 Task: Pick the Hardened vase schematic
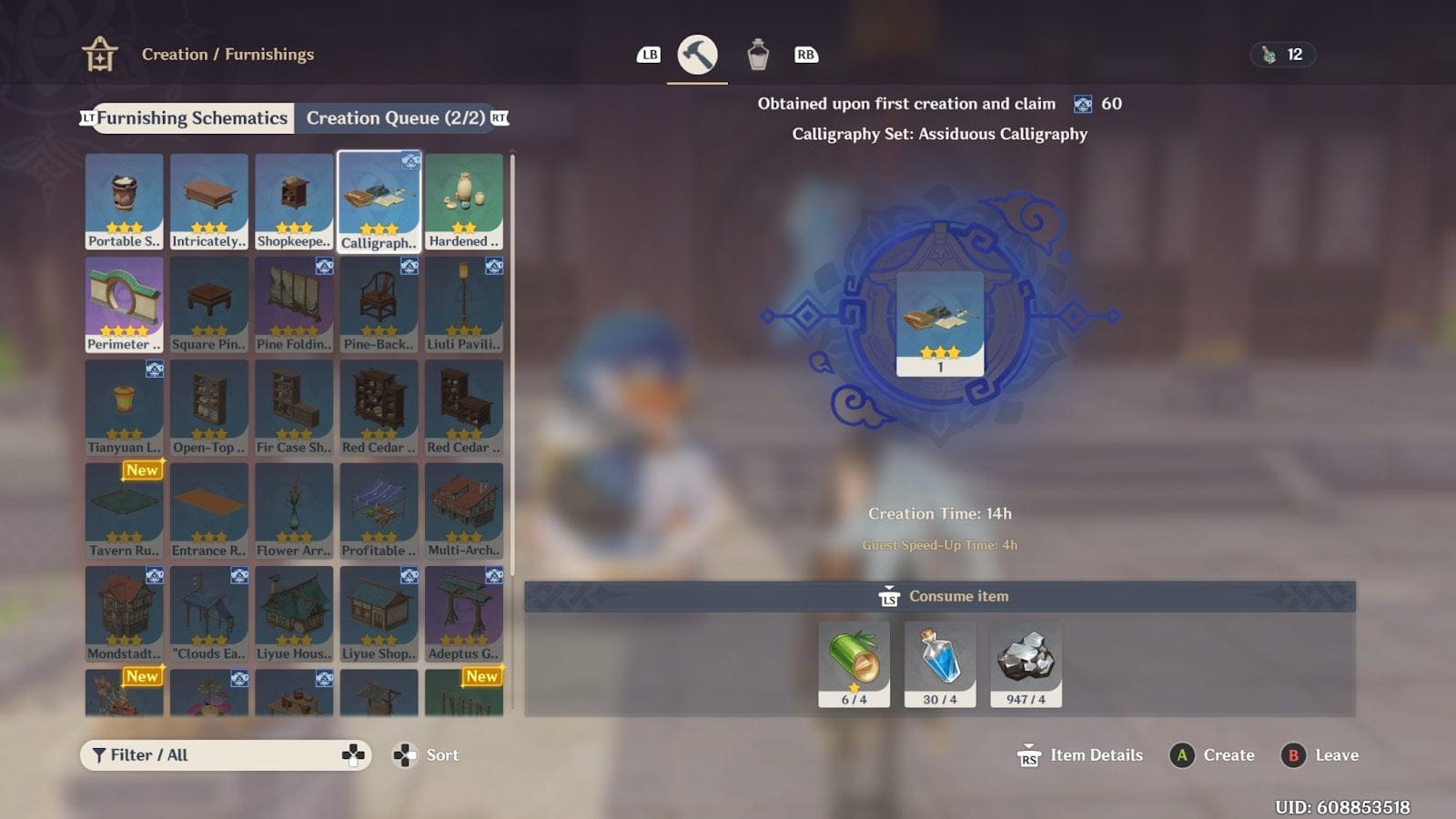coord(464,201)
